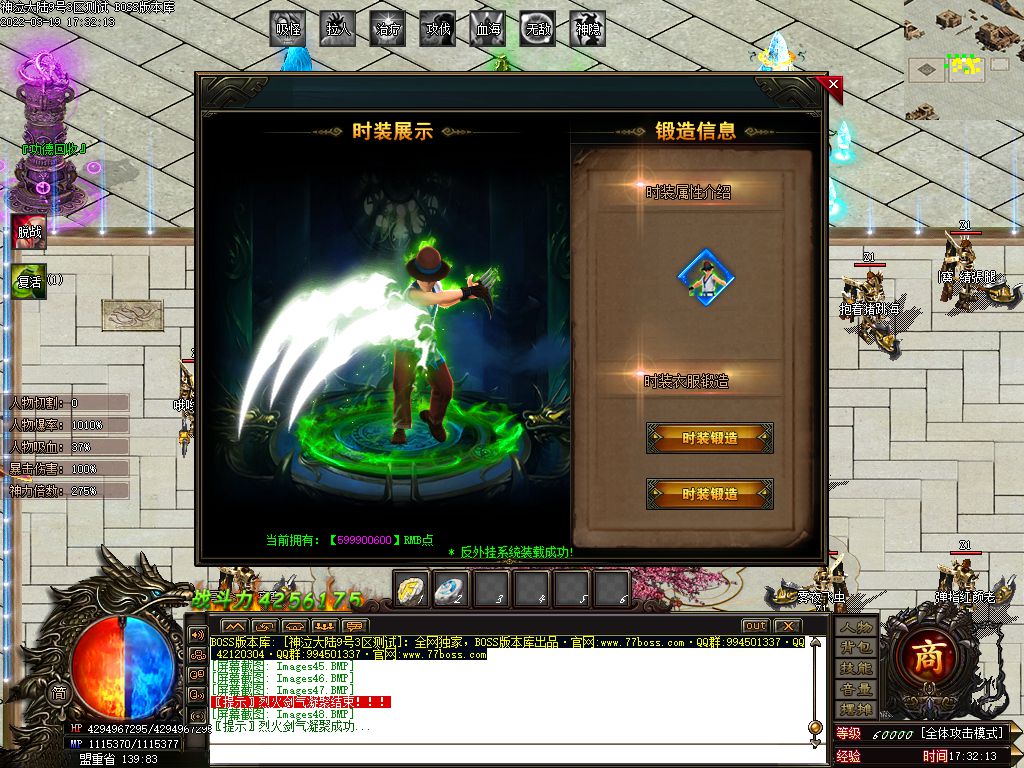This screenshot has height=768, width=1024.
Task: Activate the 攻伐 skill icon
Action: 438,28
